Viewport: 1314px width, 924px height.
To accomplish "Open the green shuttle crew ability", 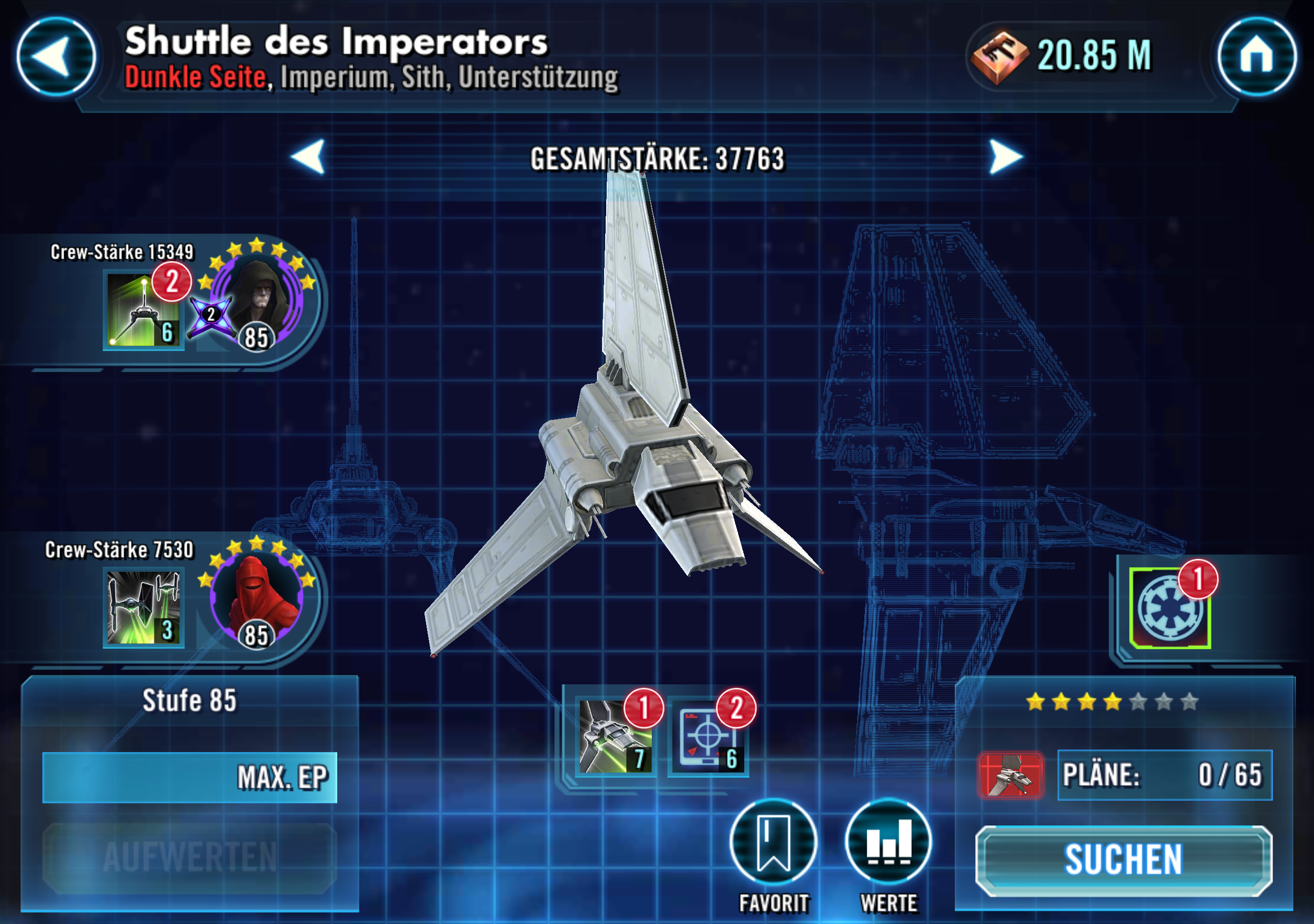I will tap(144, 311).
